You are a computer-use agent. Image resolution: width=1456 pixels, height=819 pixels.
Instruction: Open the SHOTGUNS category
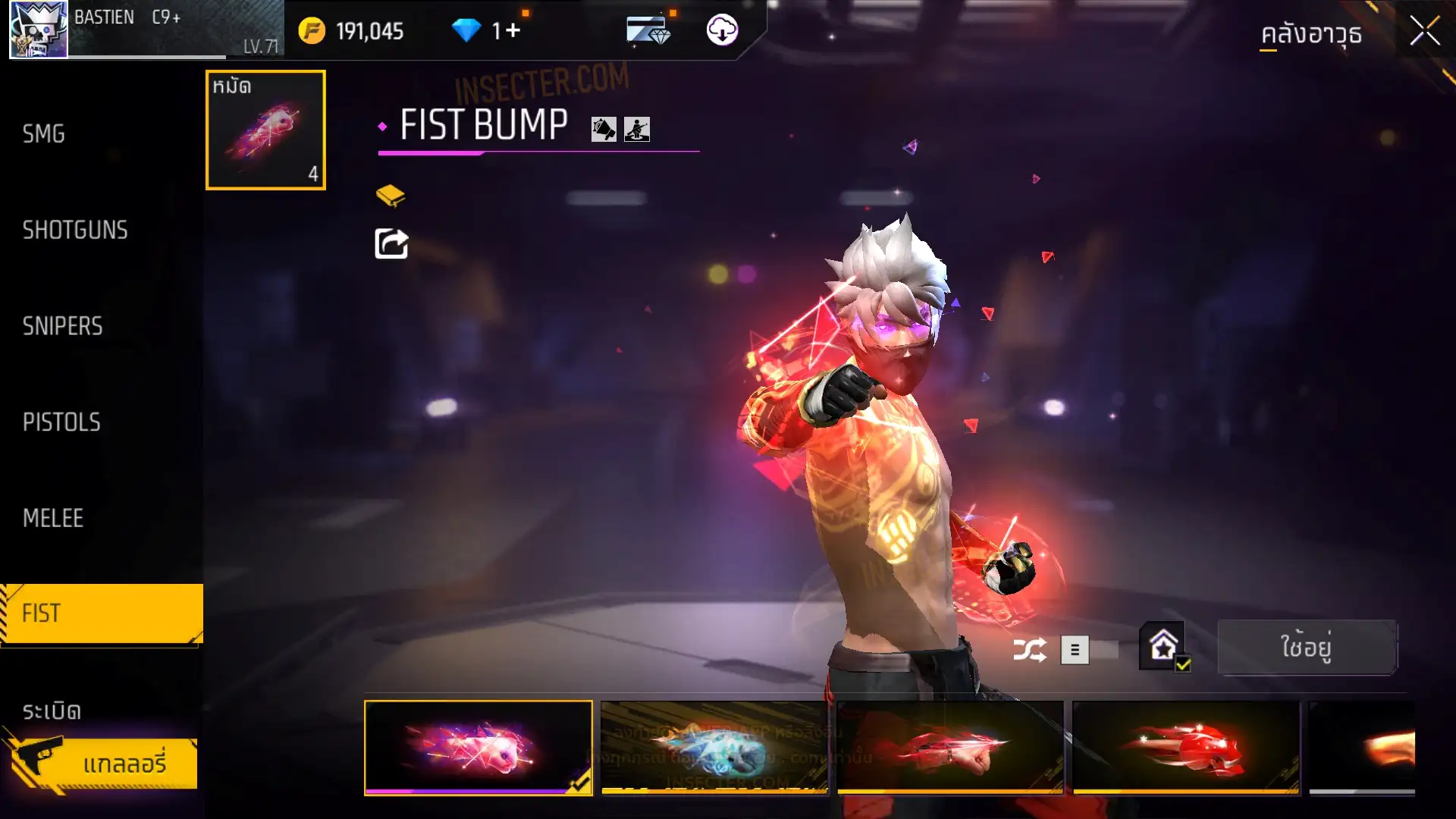(75, 230)
